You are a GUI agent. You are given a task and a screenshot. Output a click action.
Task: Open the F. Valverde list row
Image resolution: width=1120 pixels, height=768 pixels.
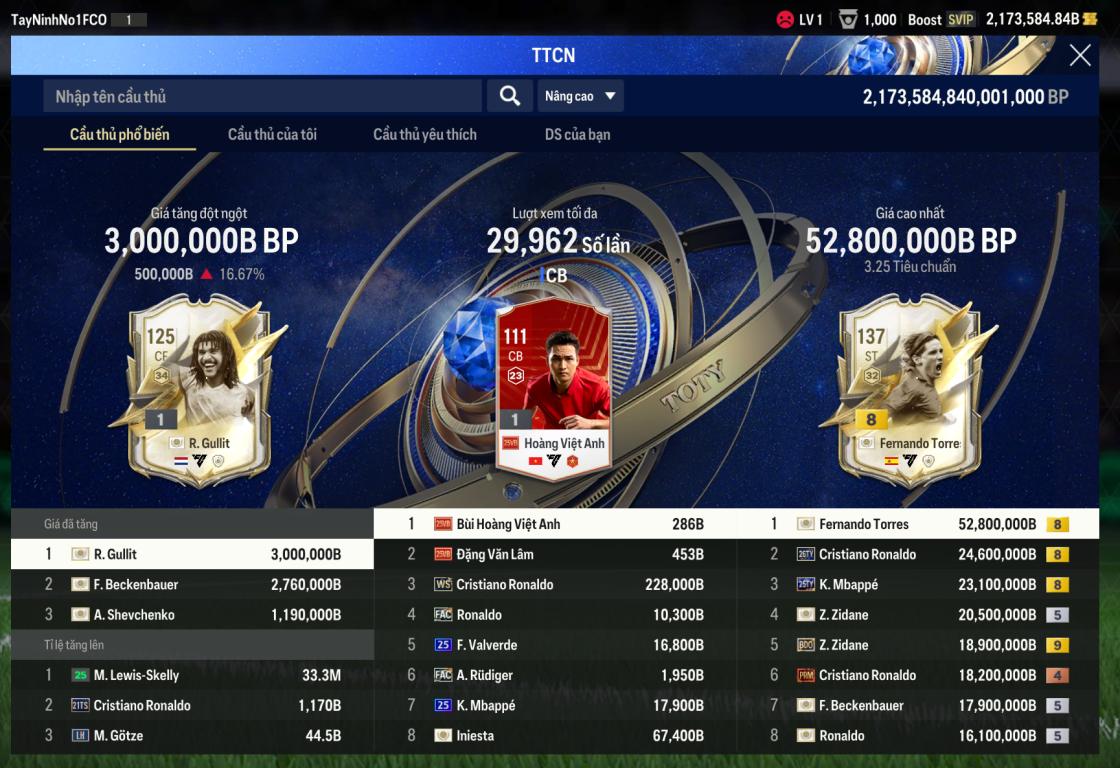coord(555,645)
